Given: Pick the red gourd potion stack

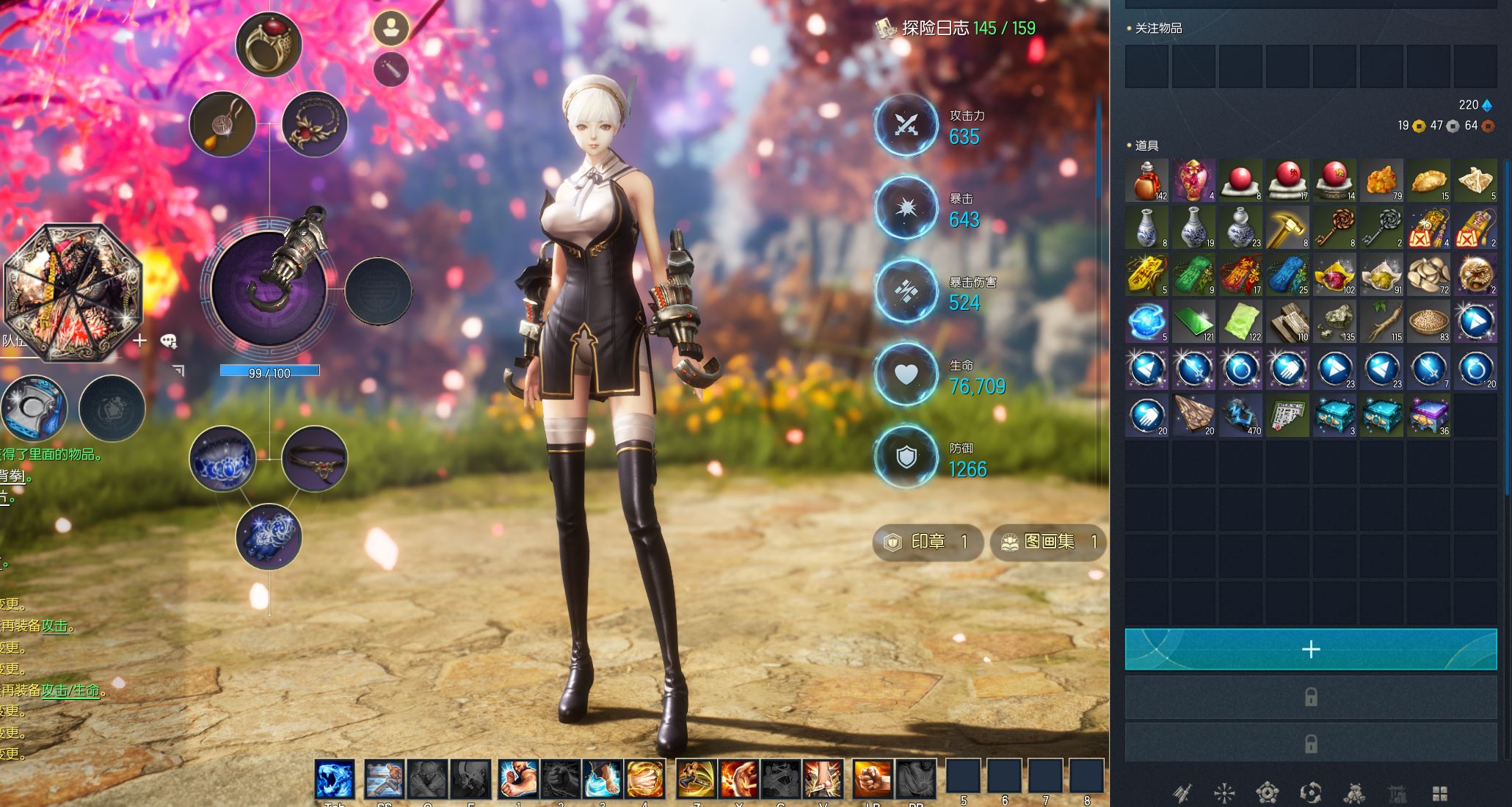Looking at the screenshot, I should [x=1146, y=180].
